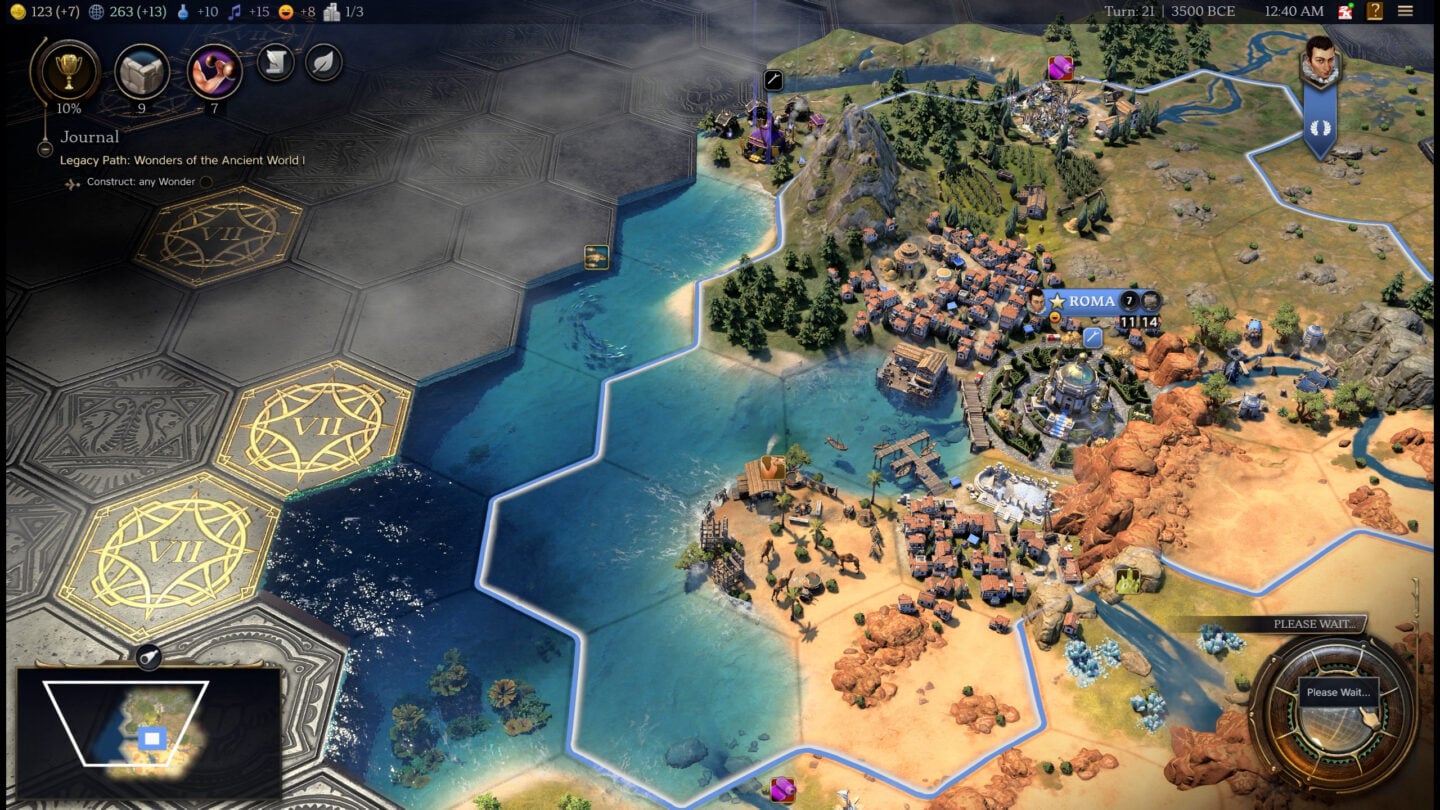Click the 2K account icon in the top bar
The image size is (1440, 810).
1343,11
